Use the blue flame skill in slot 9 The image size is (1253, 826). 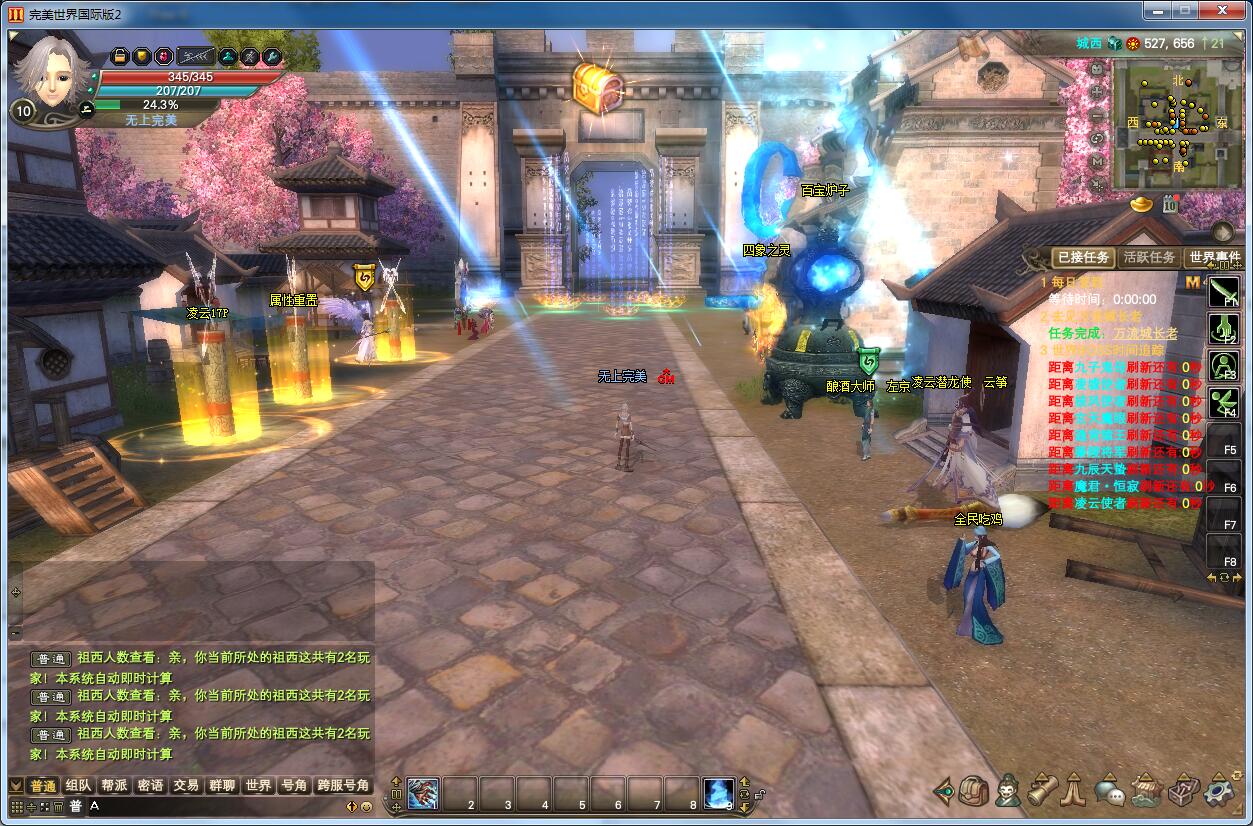pos(718,793)
